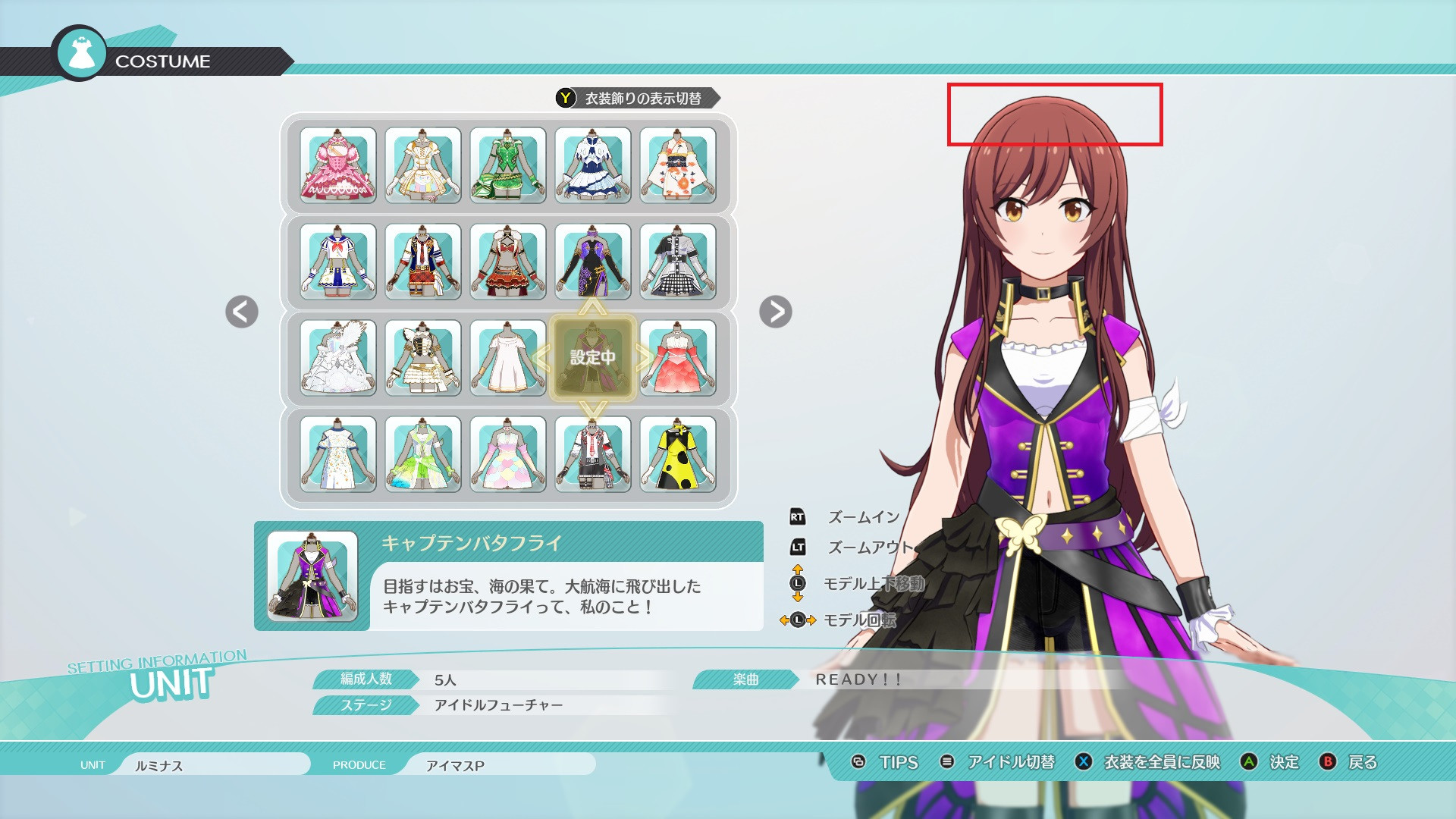Toggle 衣装飾りの表示切替 via the Y prompt
The height and width of the screenshot is (819, 1456).
564,98
